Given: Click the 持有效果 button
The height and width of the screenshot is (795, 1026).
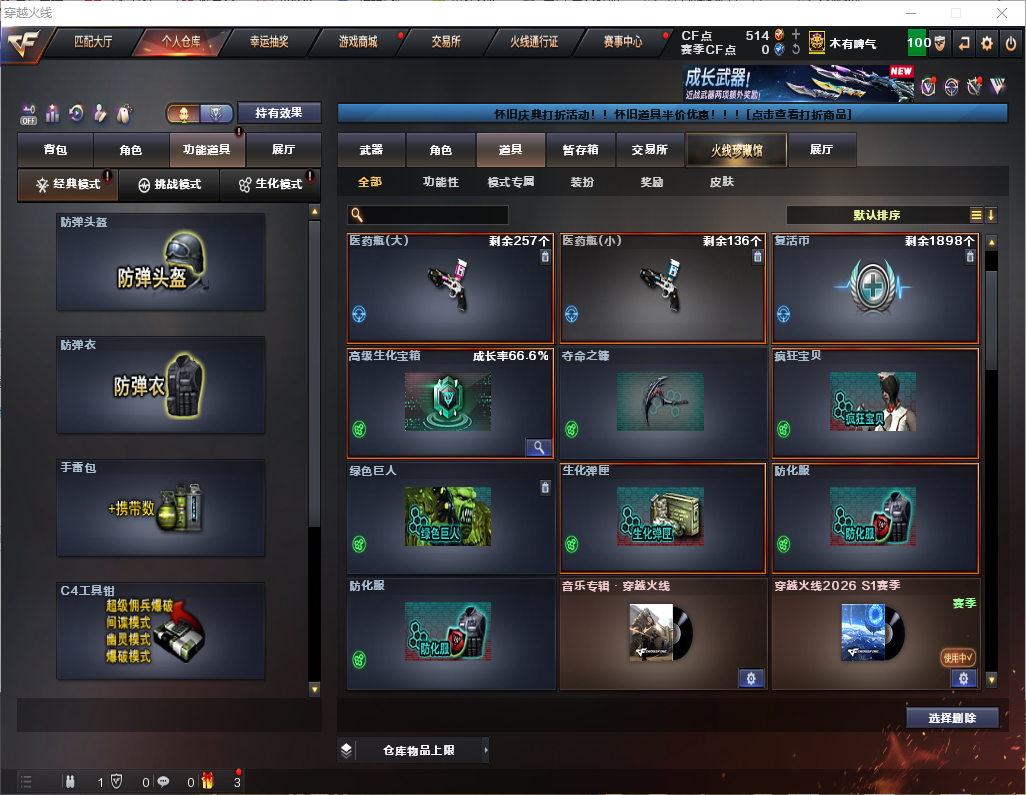Looking at the screenshot, I should [279, 113].
